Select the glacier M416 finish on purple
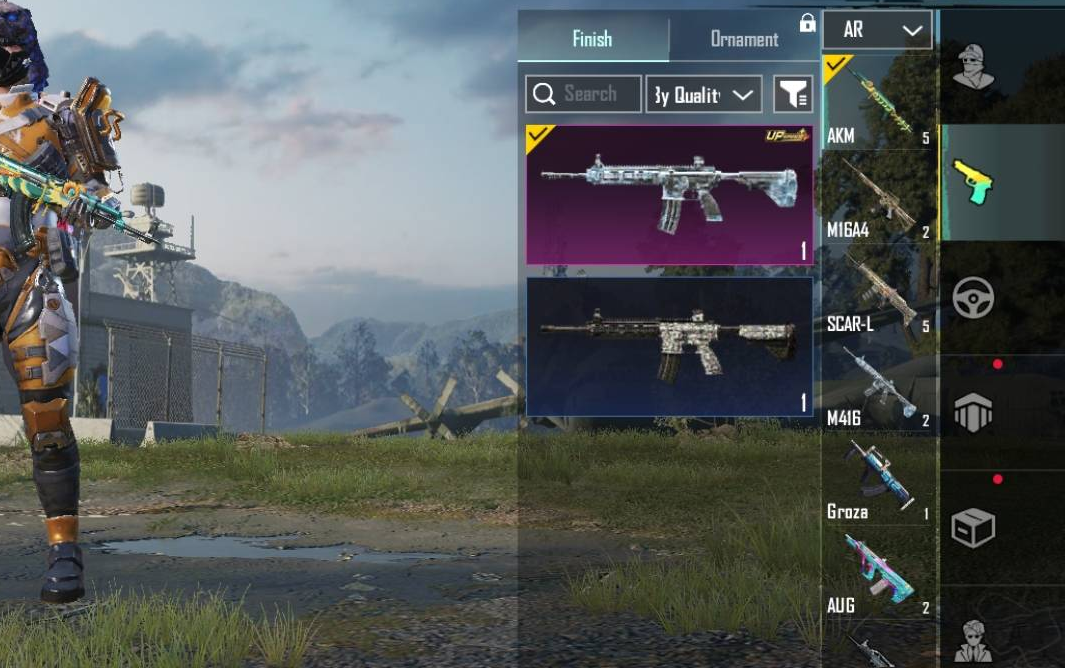Image resolution: width=1065 pixels, height=668 pixels. pyautogui.click(x=669, y=195)
